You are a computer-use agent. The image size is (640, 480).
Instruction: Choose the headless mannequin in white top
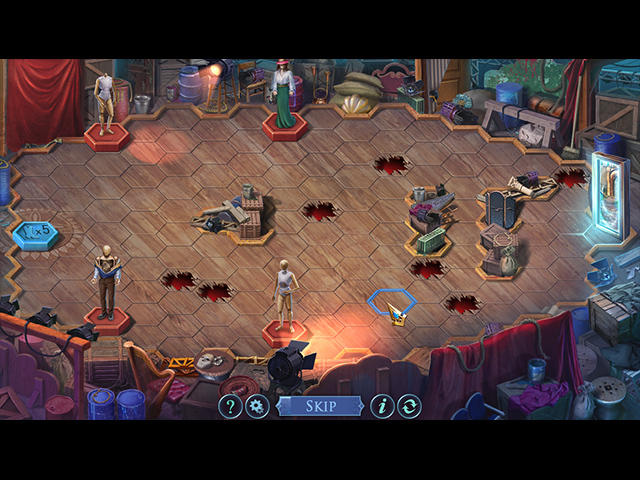click(x=105, y=102)
